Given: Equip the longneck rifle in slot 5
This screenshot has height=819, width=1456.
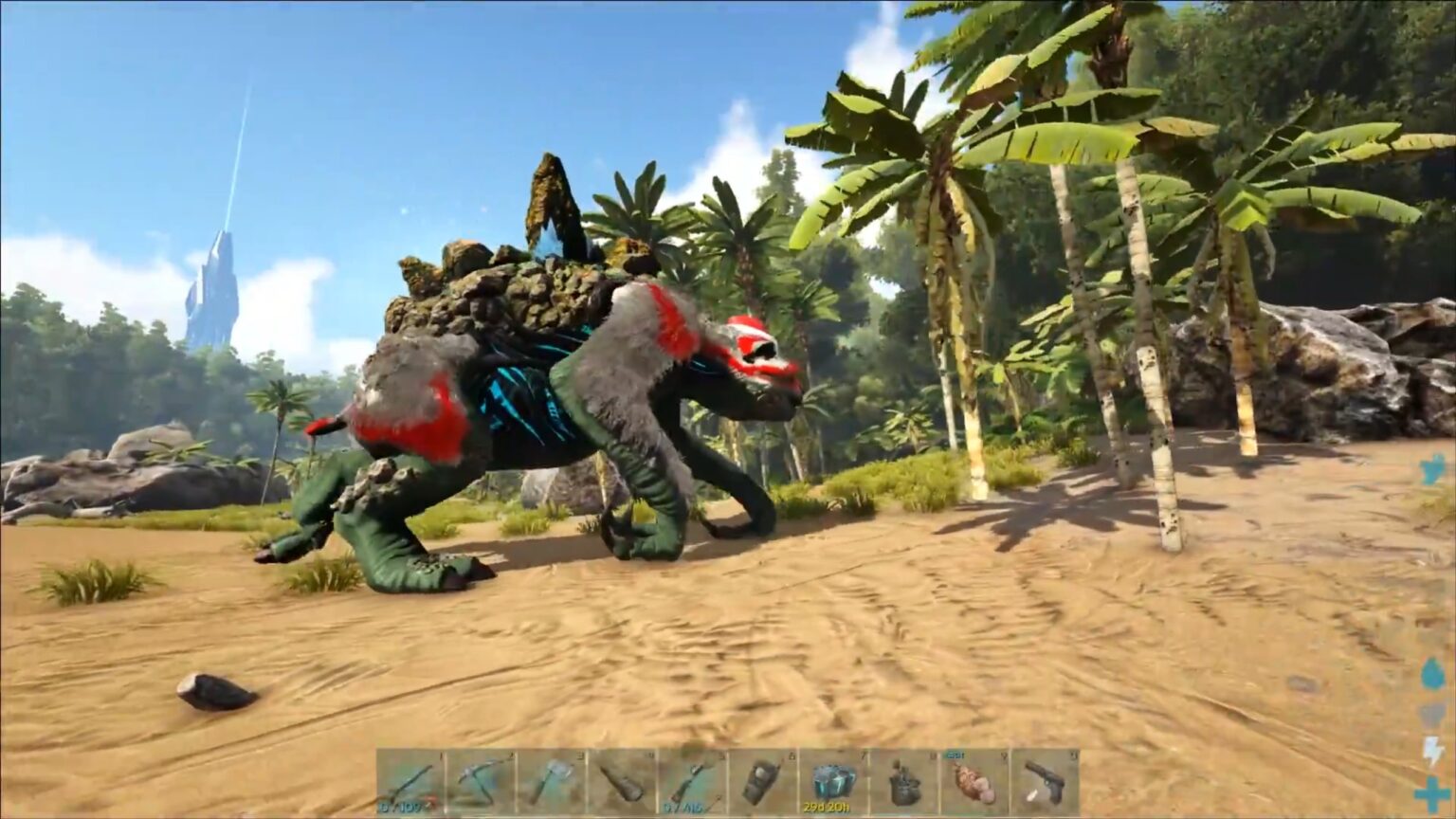Looking at the screenshot, I should point(692,782).
